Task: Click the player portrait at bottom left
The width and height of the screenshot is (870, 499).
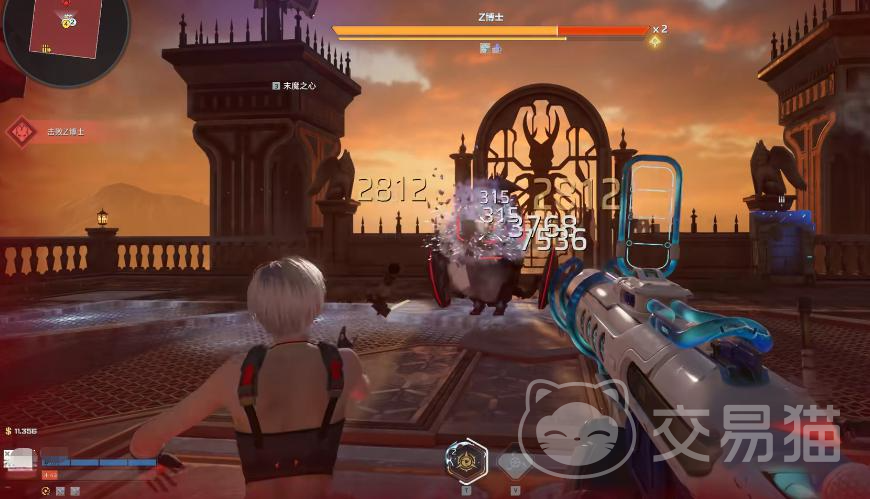Action: tap(22, 460)
